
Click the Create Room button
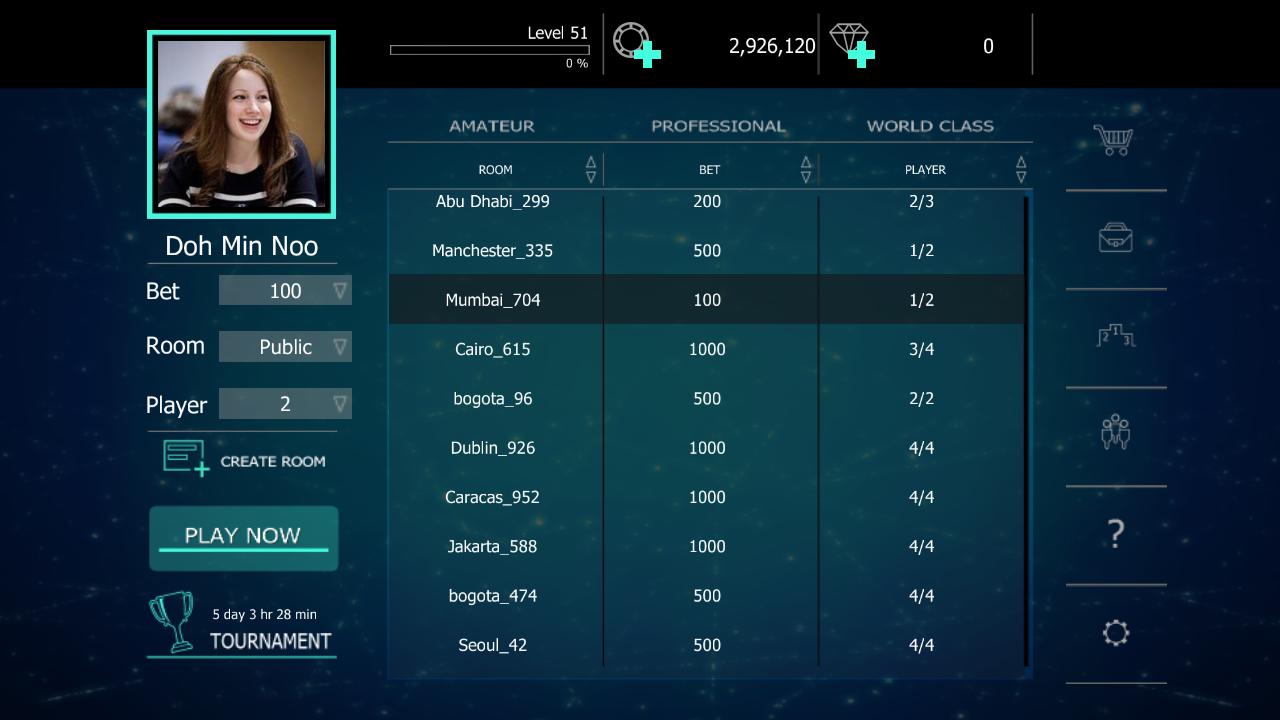pos(244,460)
